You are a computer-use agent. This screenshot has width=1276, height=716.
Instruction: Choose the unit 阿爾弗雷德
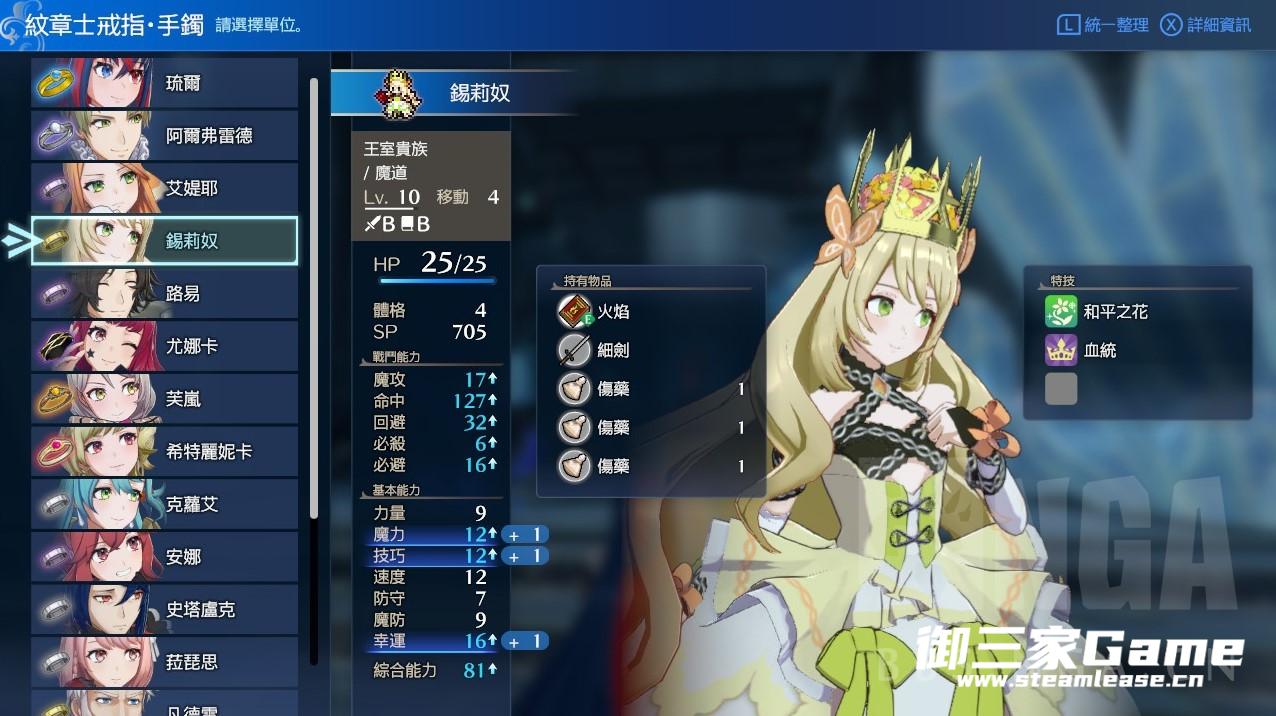tap(165, 136)
